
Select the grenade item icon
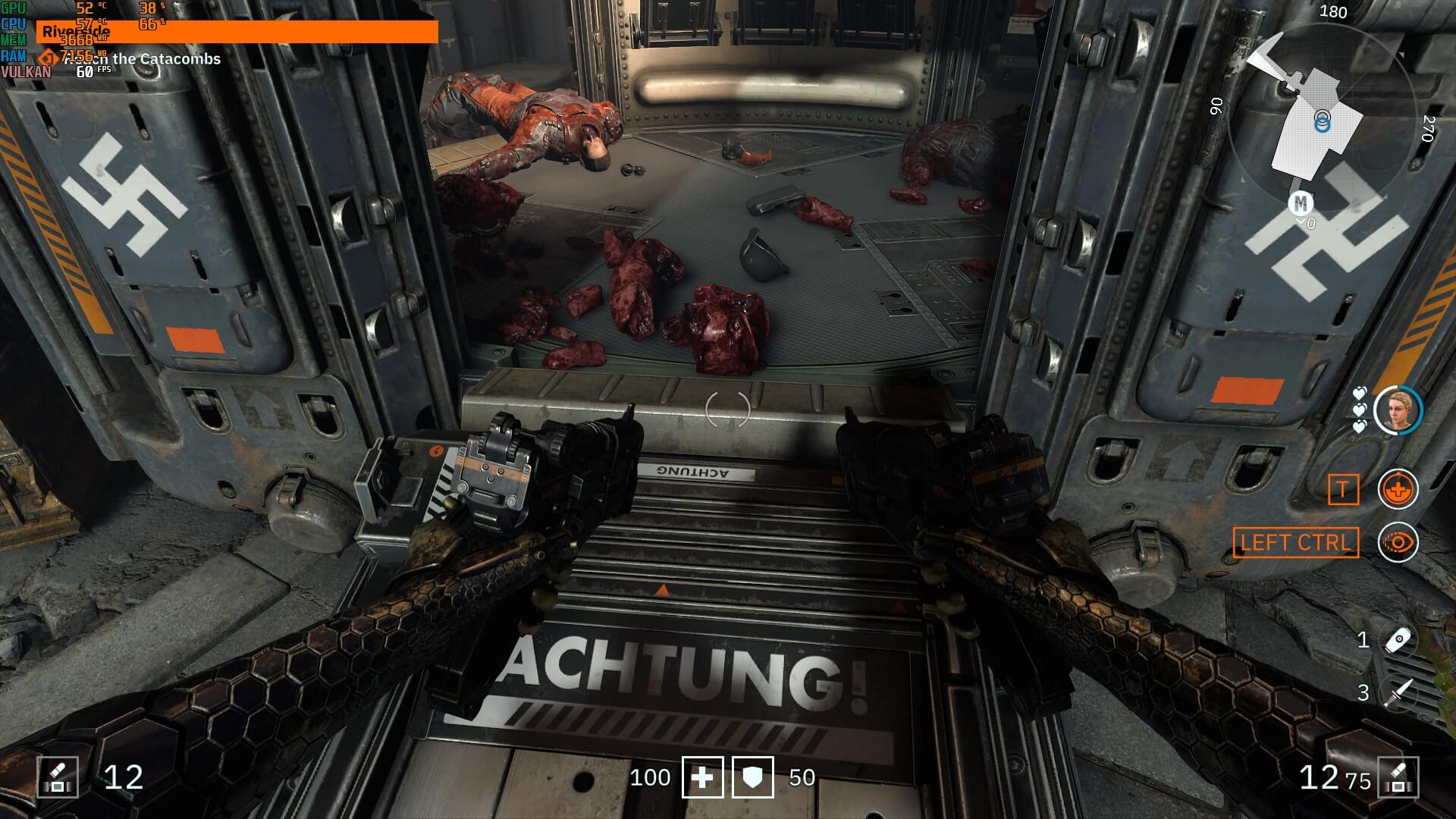(1398, 641)
